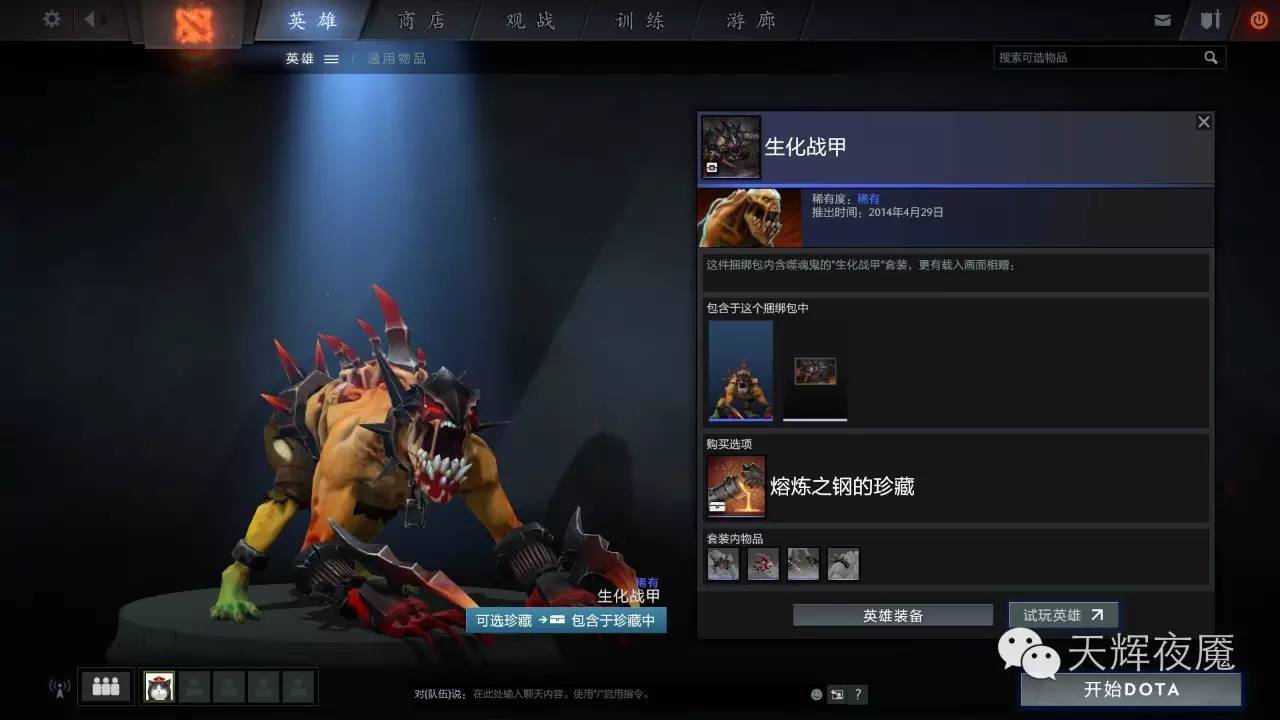
Task: Open the settings gear icon
Action: (52, 19)
